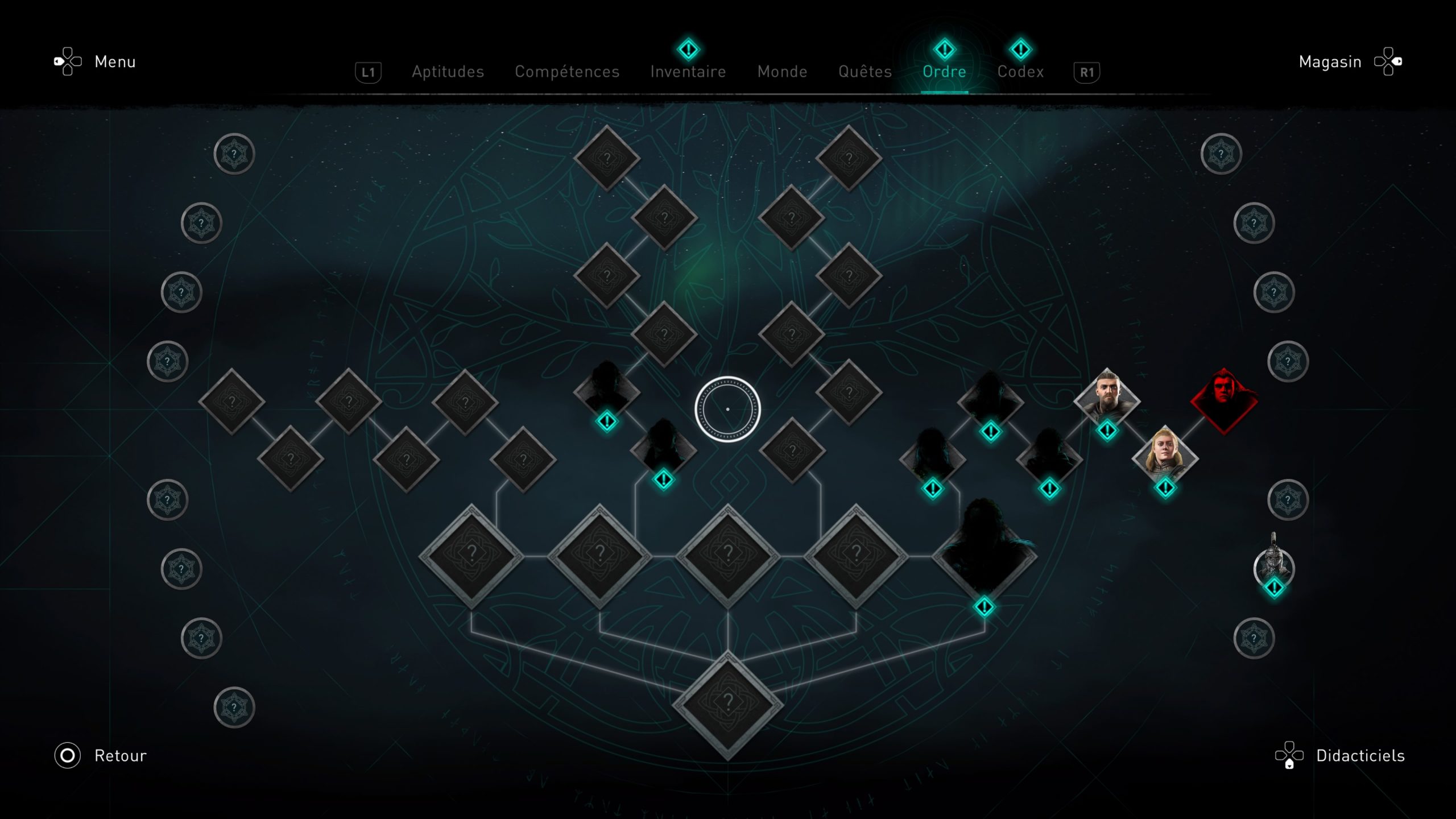Open the Quêtes tab
Viewport: 1456px width, 819px height.
865,72
